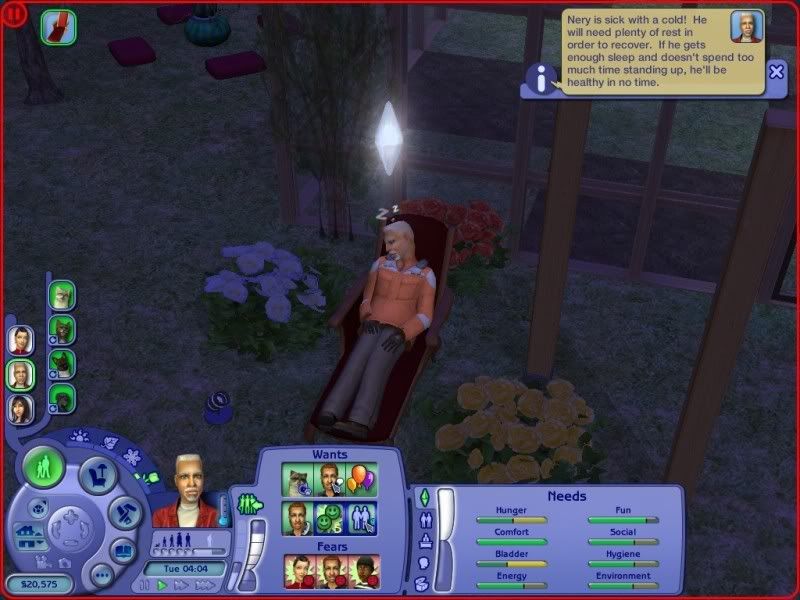Select the white cat's pet portrait
The width and height of the screenshot is (800, 600).
(62, 295)
